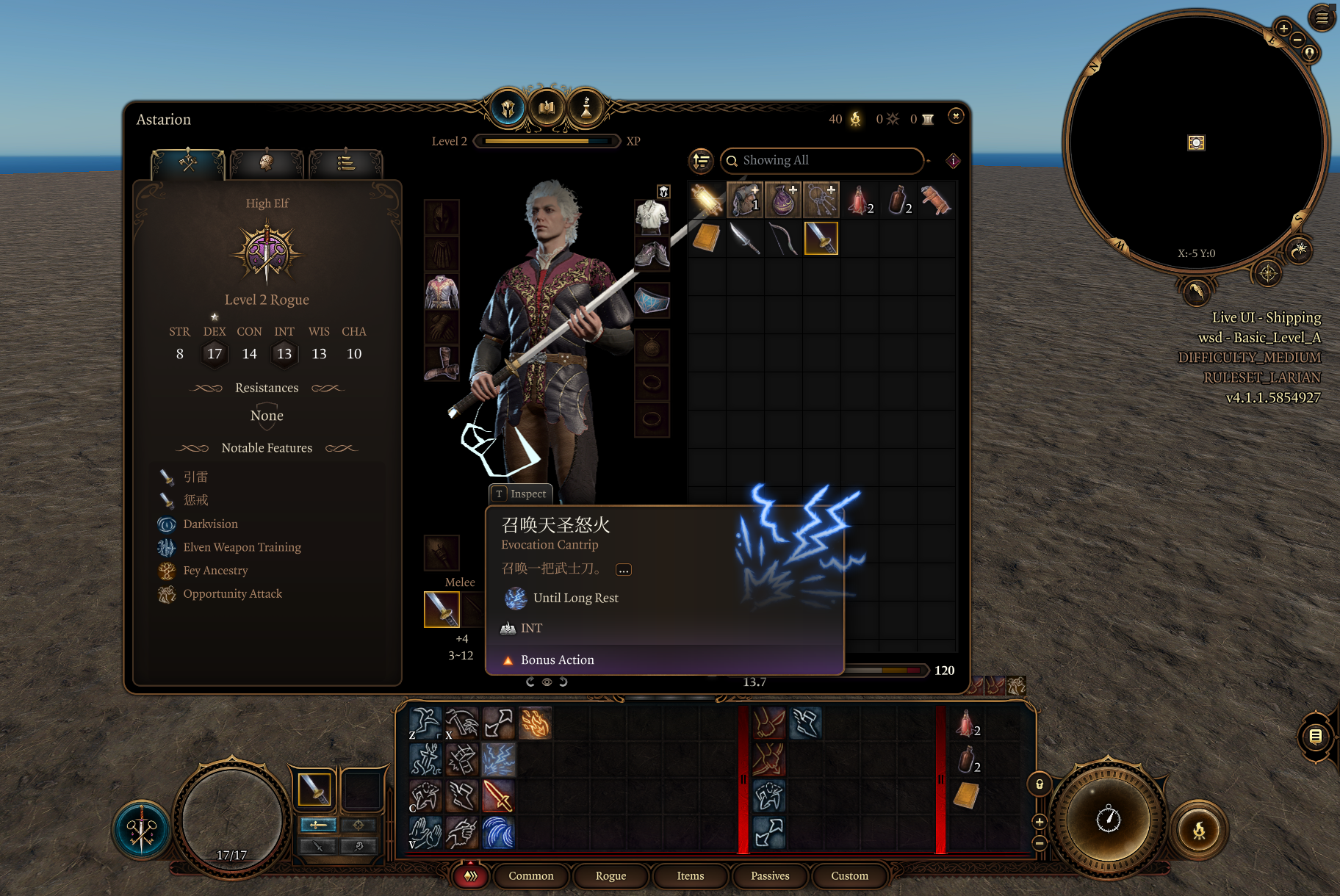Select the katana in the melee slot
The height and width of the screenshot is (896, 1340).
coord(442,609)
